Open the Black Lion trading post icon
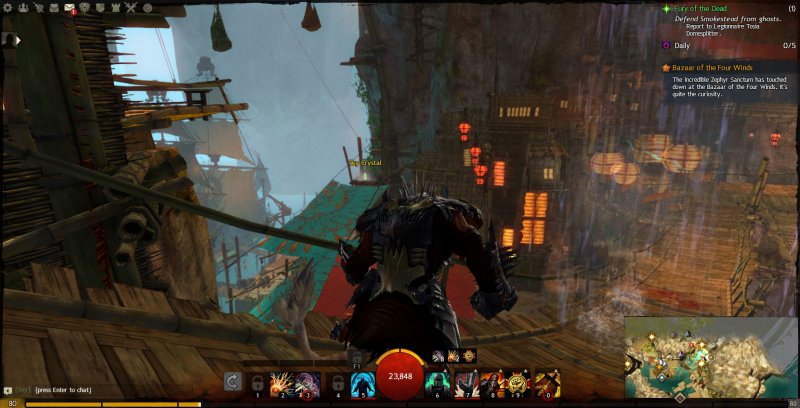800x408 pixels. click(x=86, y=7)
